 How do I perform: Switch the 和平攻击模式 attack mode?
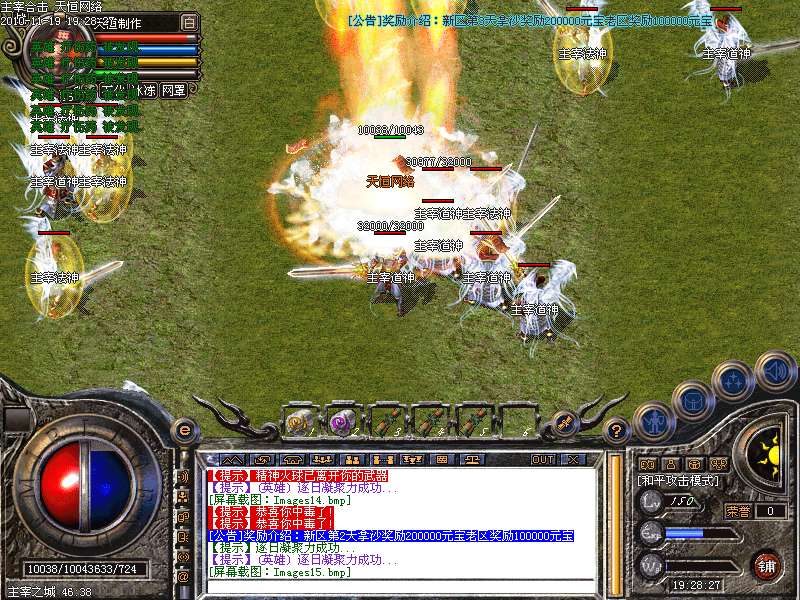(678, 480)
